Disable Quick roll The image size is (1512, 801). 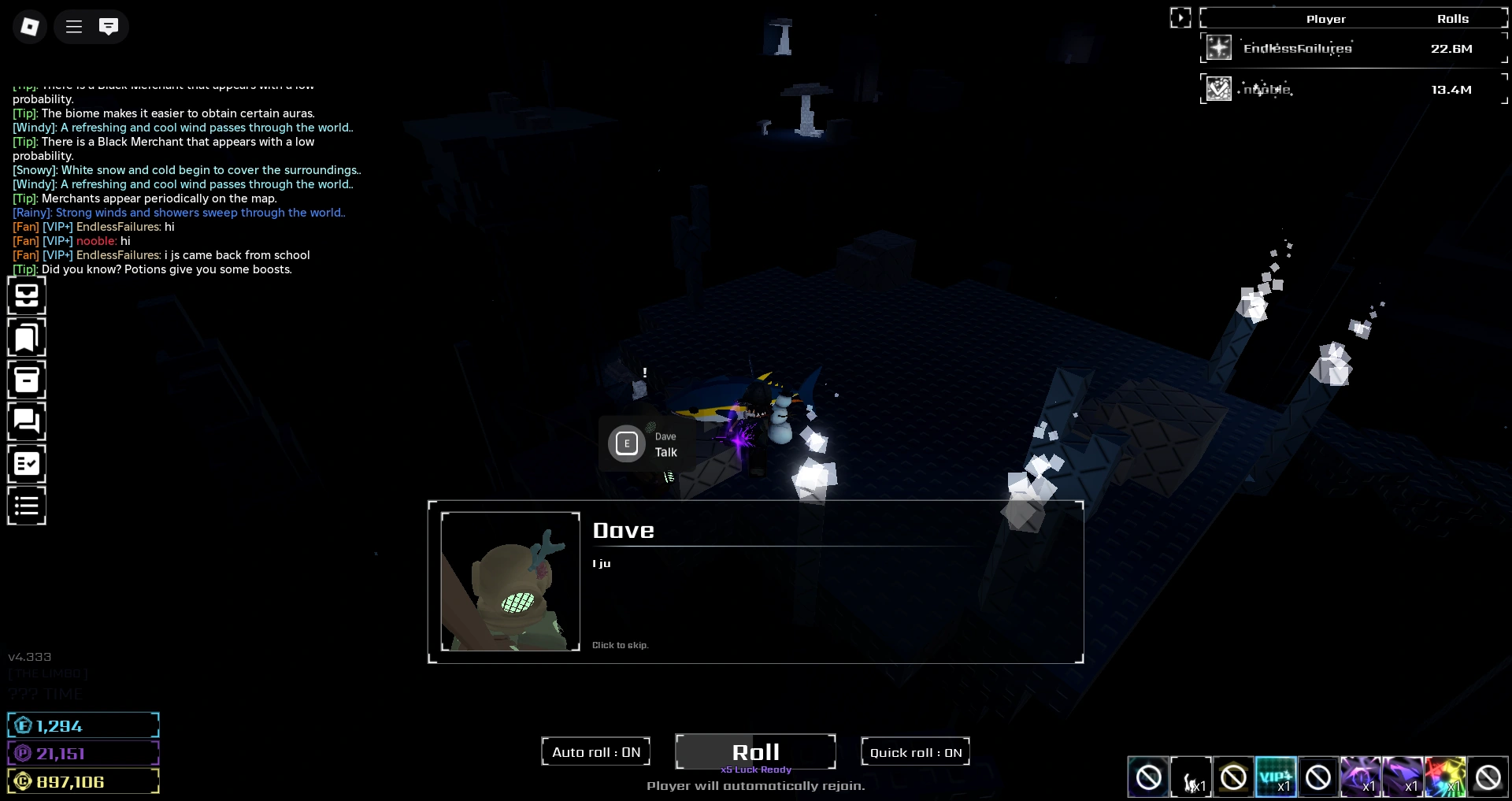914,751
